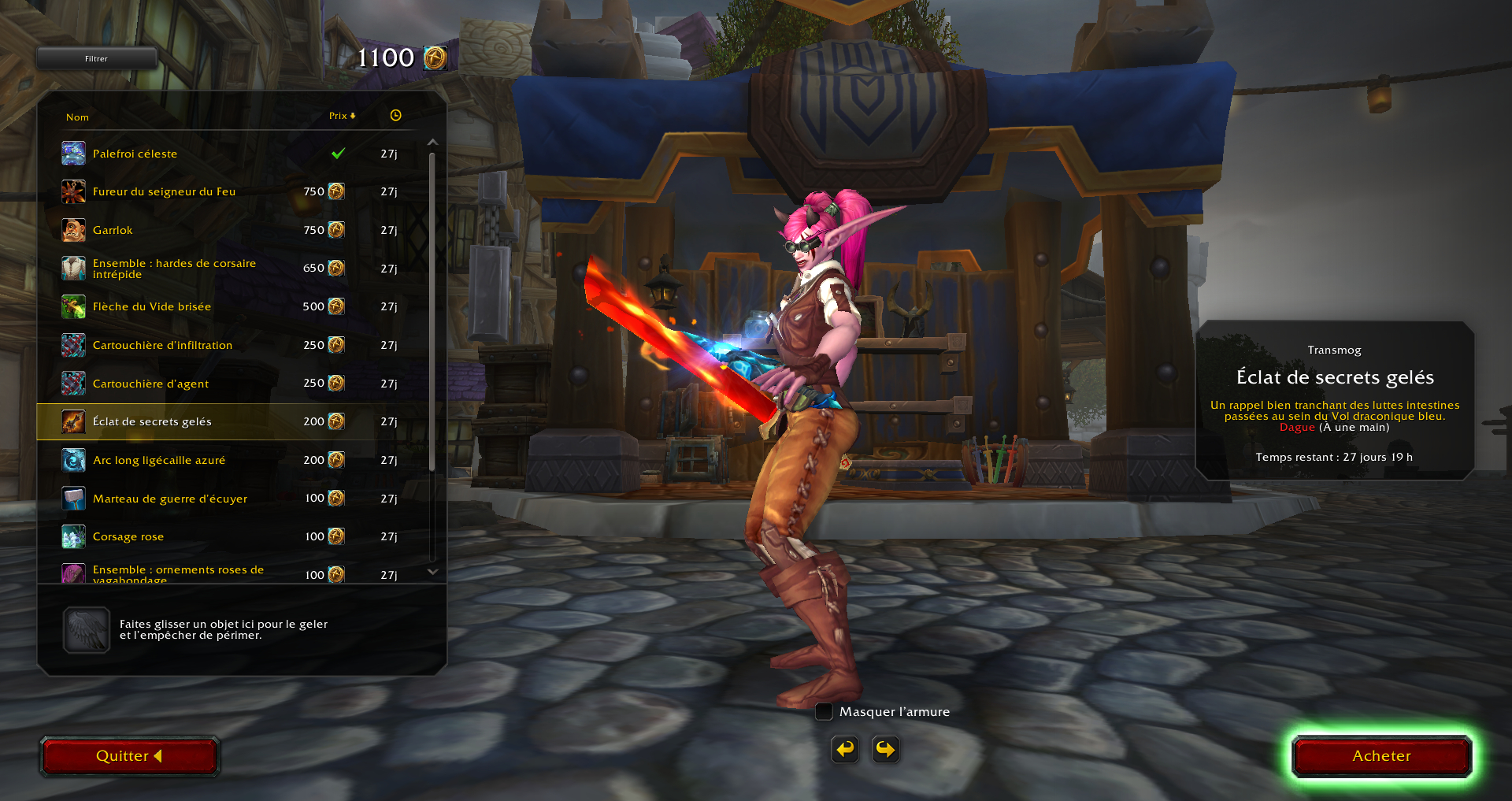Rotate the character preview left
This screenshot has width=1512, height=801.
point(845,749)
